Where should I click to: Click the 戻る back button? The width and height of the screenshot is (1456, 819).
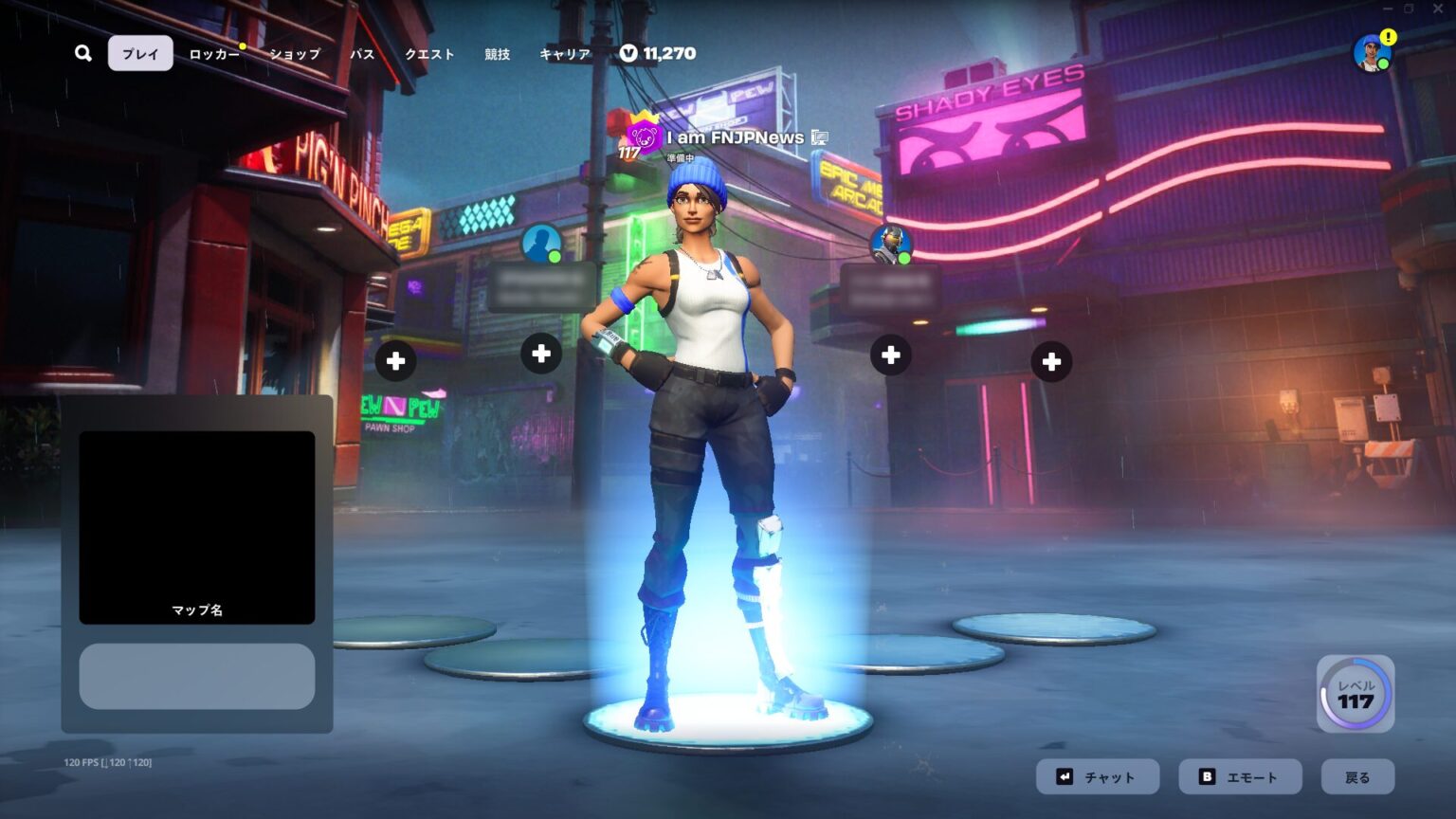tap(1357, 777)
